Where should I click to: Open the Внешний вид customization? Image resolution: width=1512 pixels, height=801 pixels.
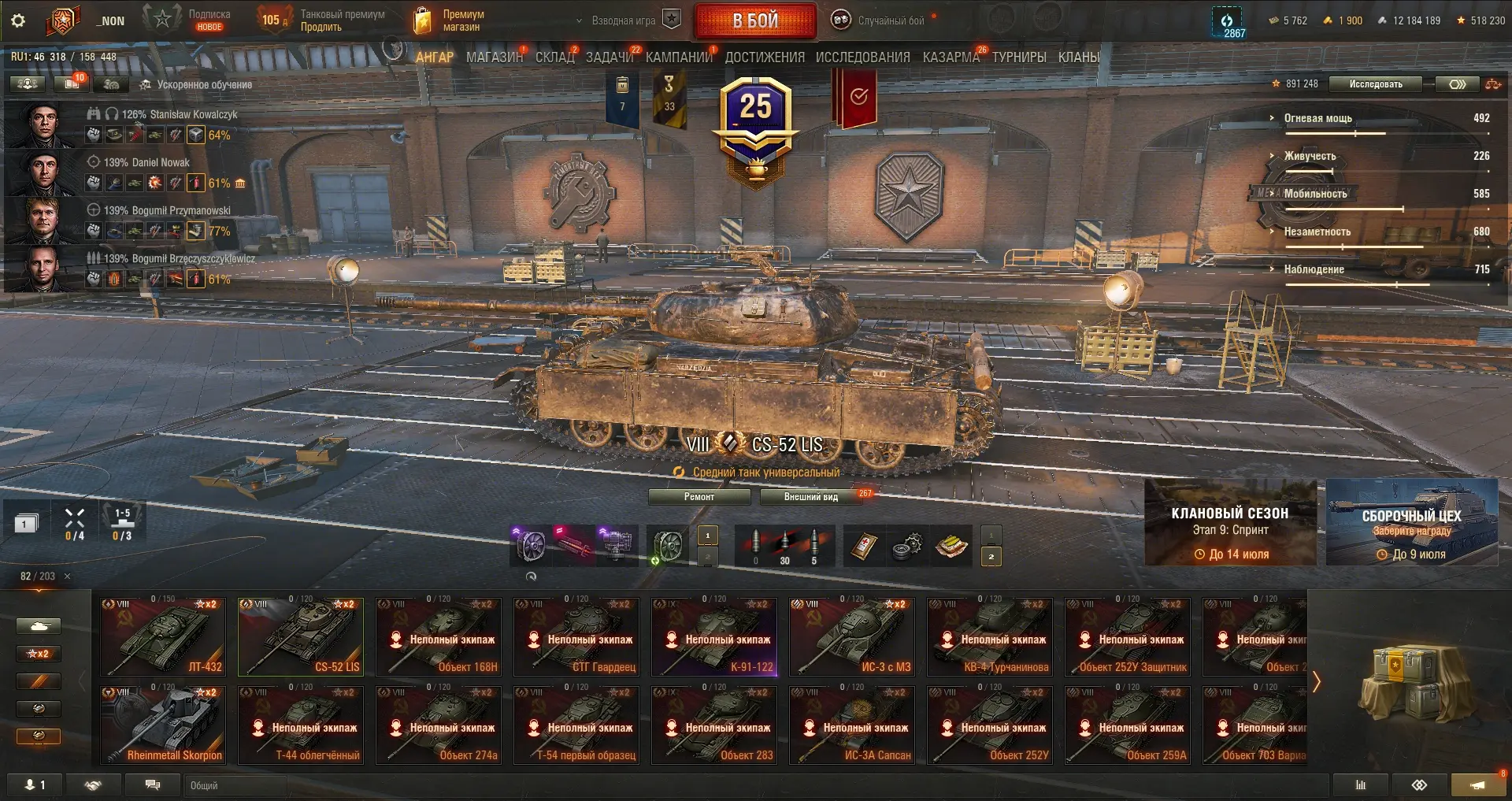810,497
